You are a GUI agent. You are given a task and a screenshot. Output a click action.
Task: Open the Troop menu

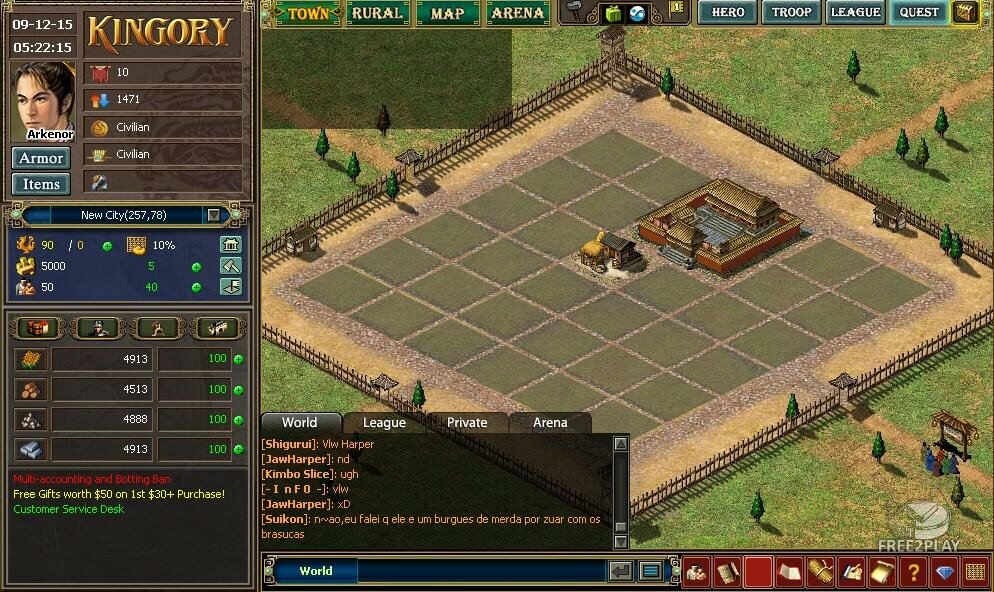click(791, 12)
